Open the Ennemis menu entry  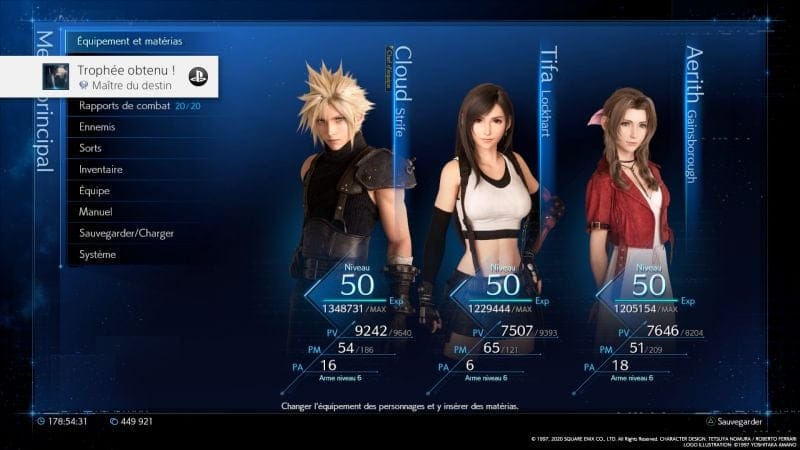pos(97,127)
